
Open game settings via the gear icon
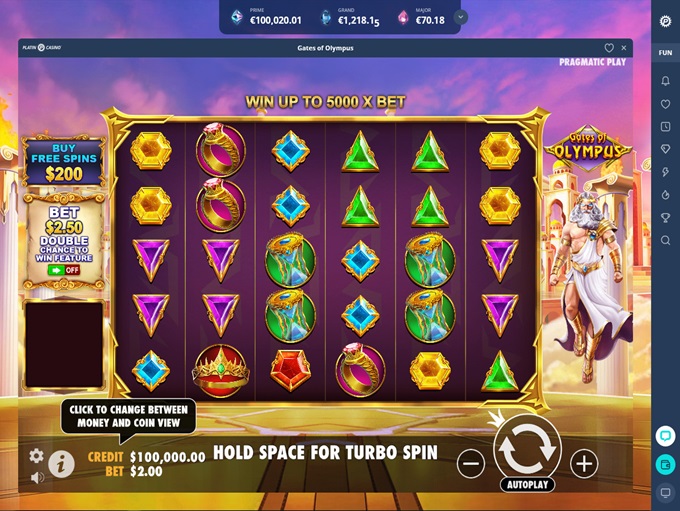(x=37, y=455)
